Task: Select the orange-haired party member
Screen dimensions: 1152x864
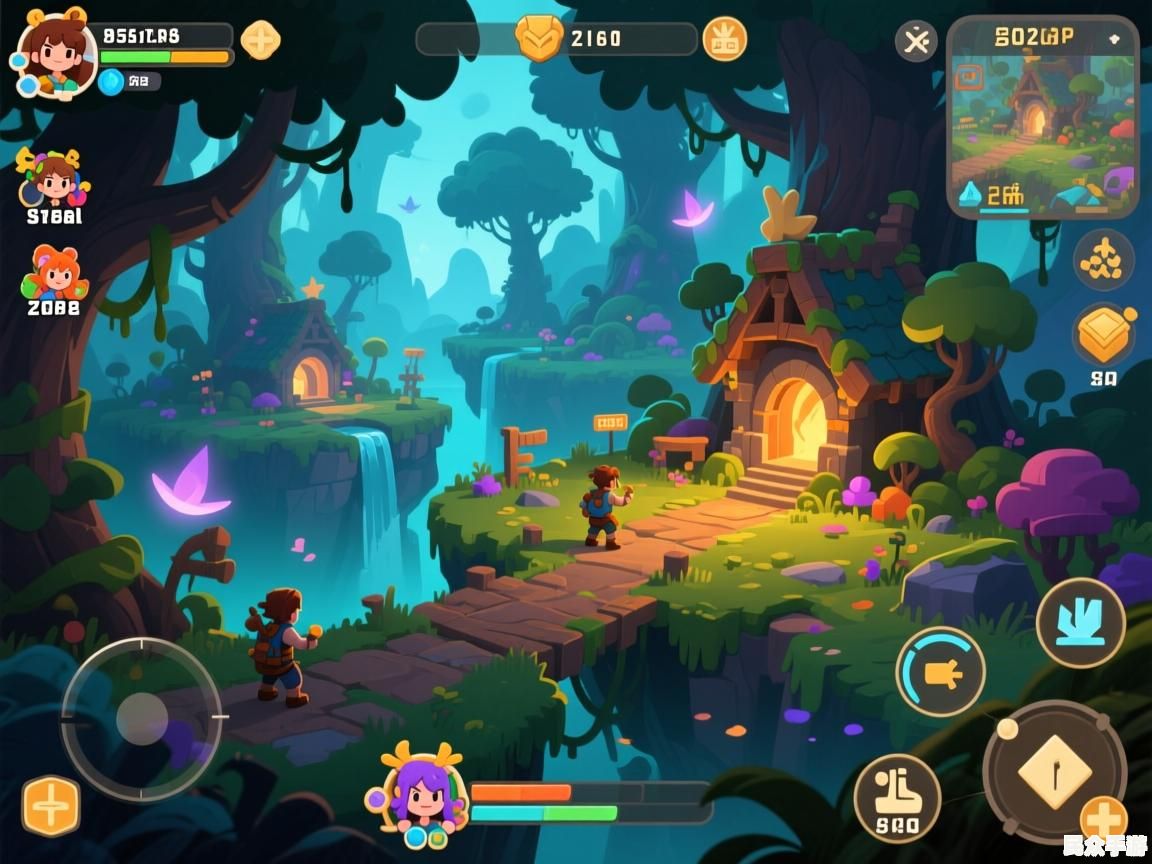Action: coord(54,273)
